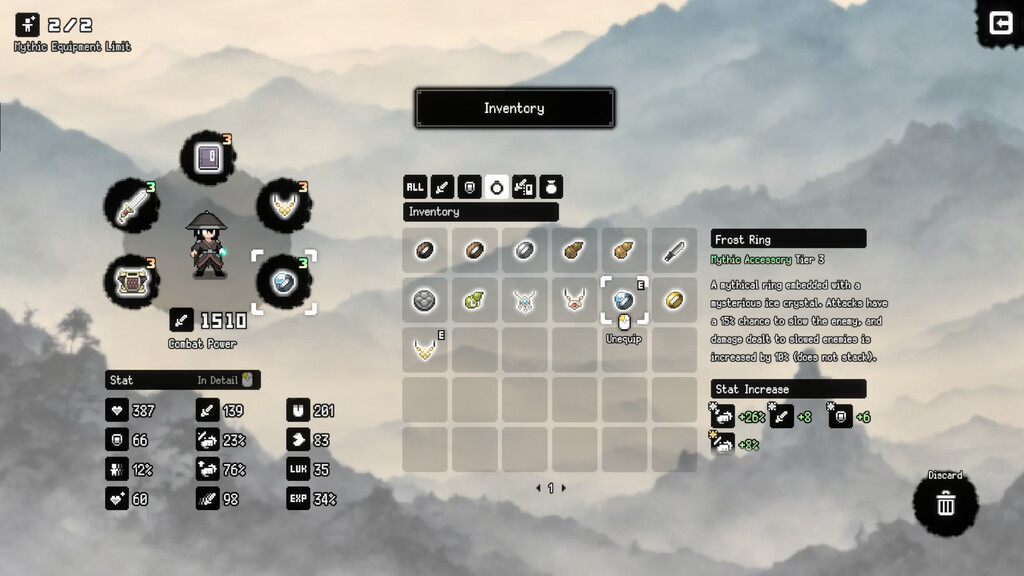Pick the round grey stone shield item
Image resolution: width=1024 pixels, height=576 pixels.
(x=425, y=300)
